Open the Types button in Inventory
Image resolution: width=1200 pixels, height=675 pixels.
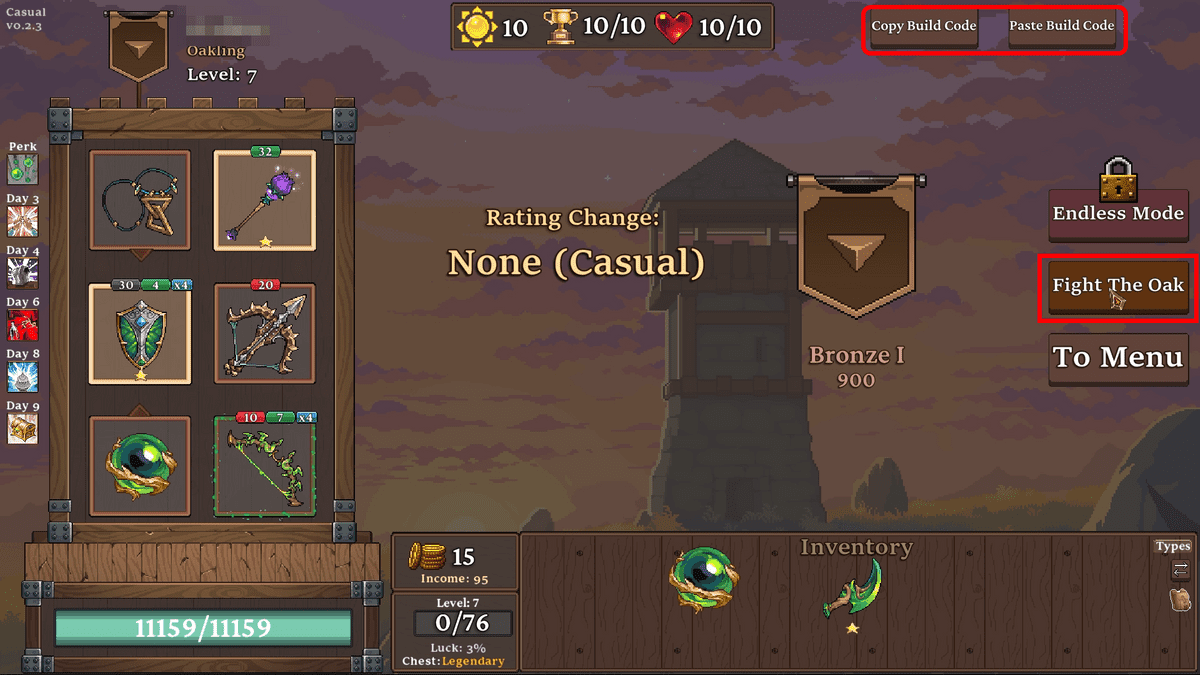(x=1173, y=546)
